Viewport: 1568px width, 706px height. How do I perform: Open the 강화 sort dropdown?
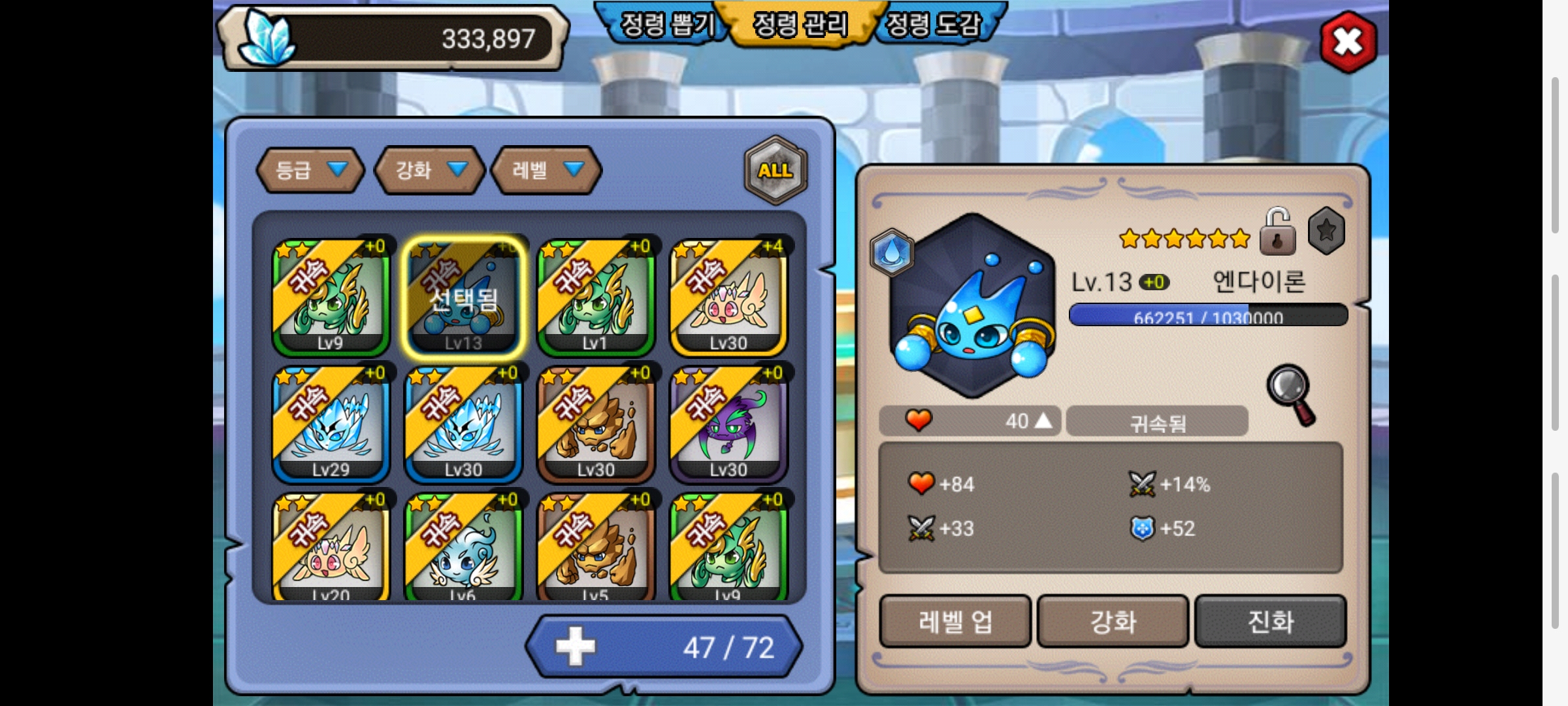coord(429,170)
